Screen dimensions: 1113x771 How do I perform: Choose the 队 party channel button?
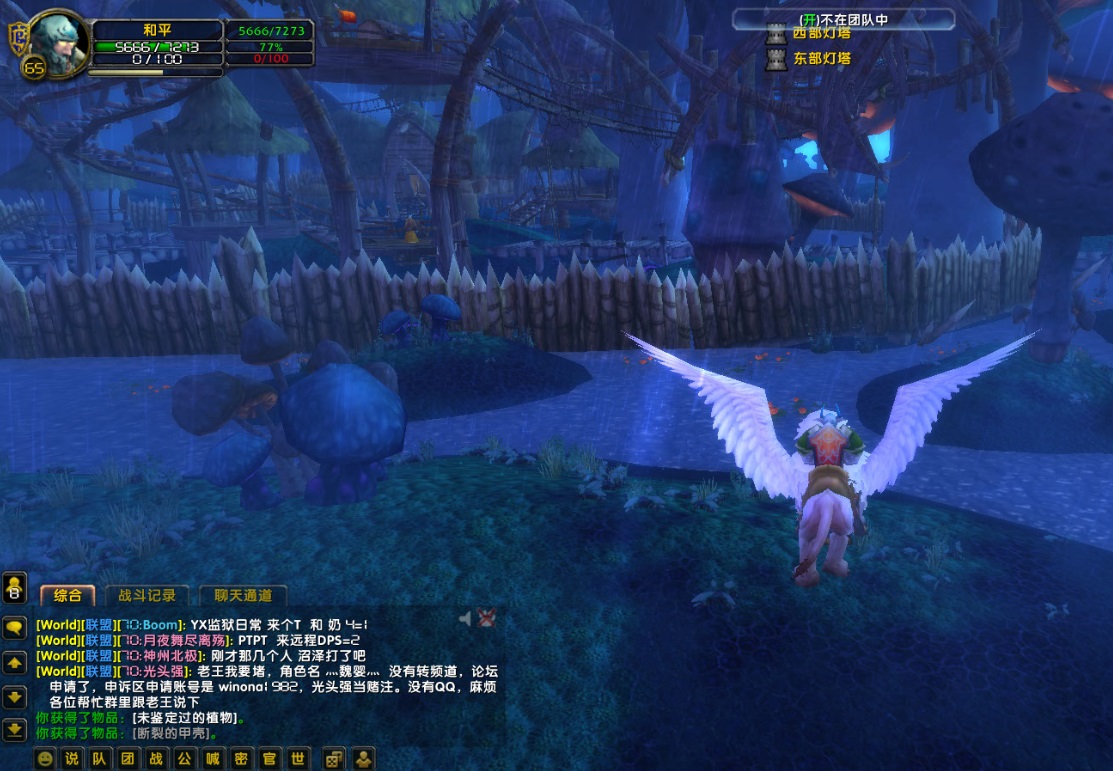(99, 759)
